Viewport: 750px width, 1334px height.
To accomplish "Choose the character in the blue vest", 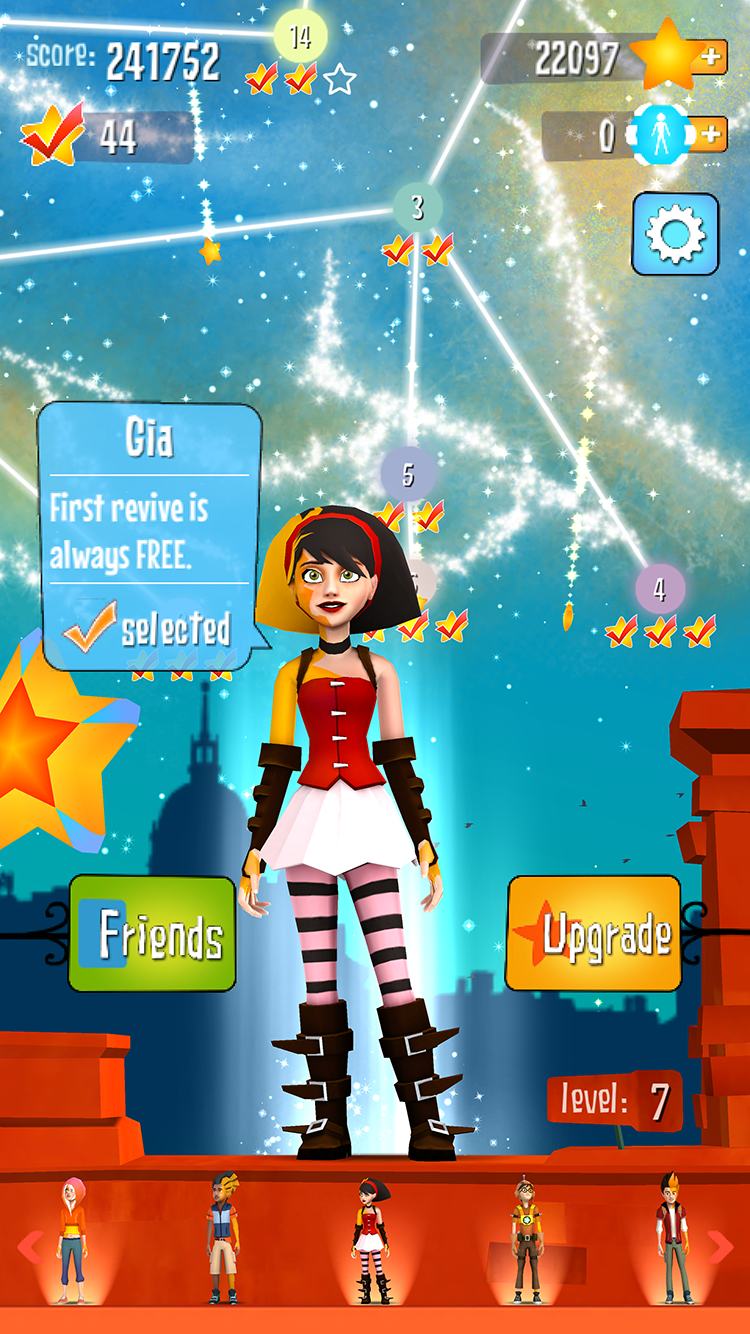I will [224, 1240].
